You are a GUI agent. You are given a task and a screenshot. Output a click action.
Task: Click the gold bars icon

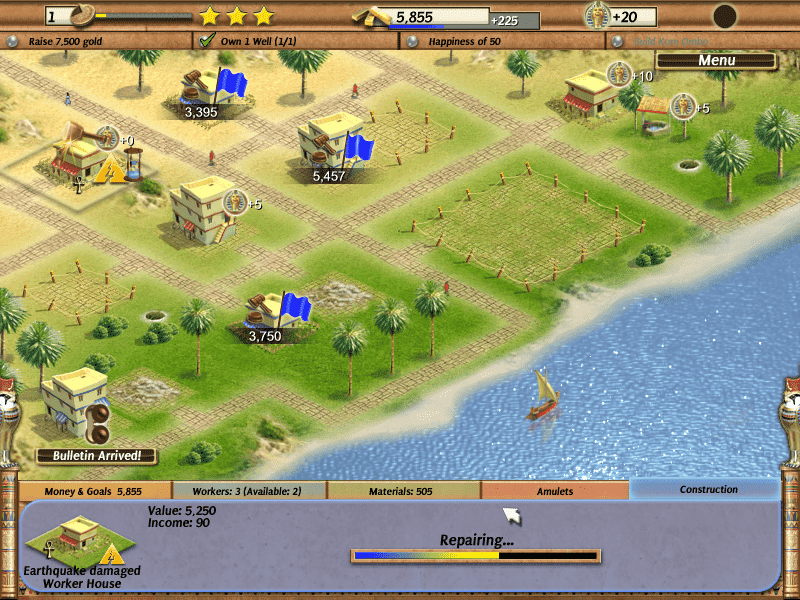click(x=372, y=16)
